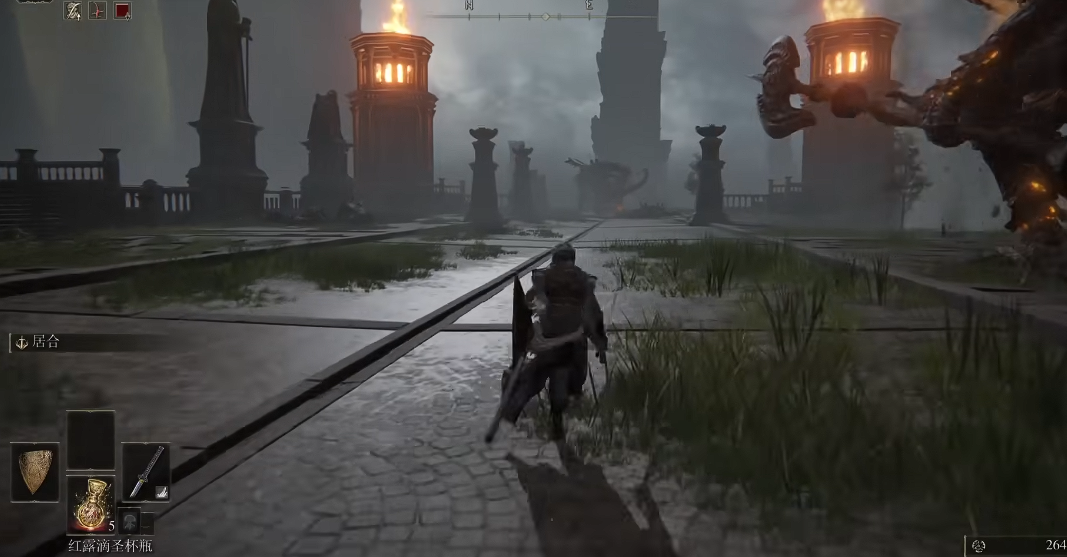Select the small pouch slot with the grey item

[129, 521]
